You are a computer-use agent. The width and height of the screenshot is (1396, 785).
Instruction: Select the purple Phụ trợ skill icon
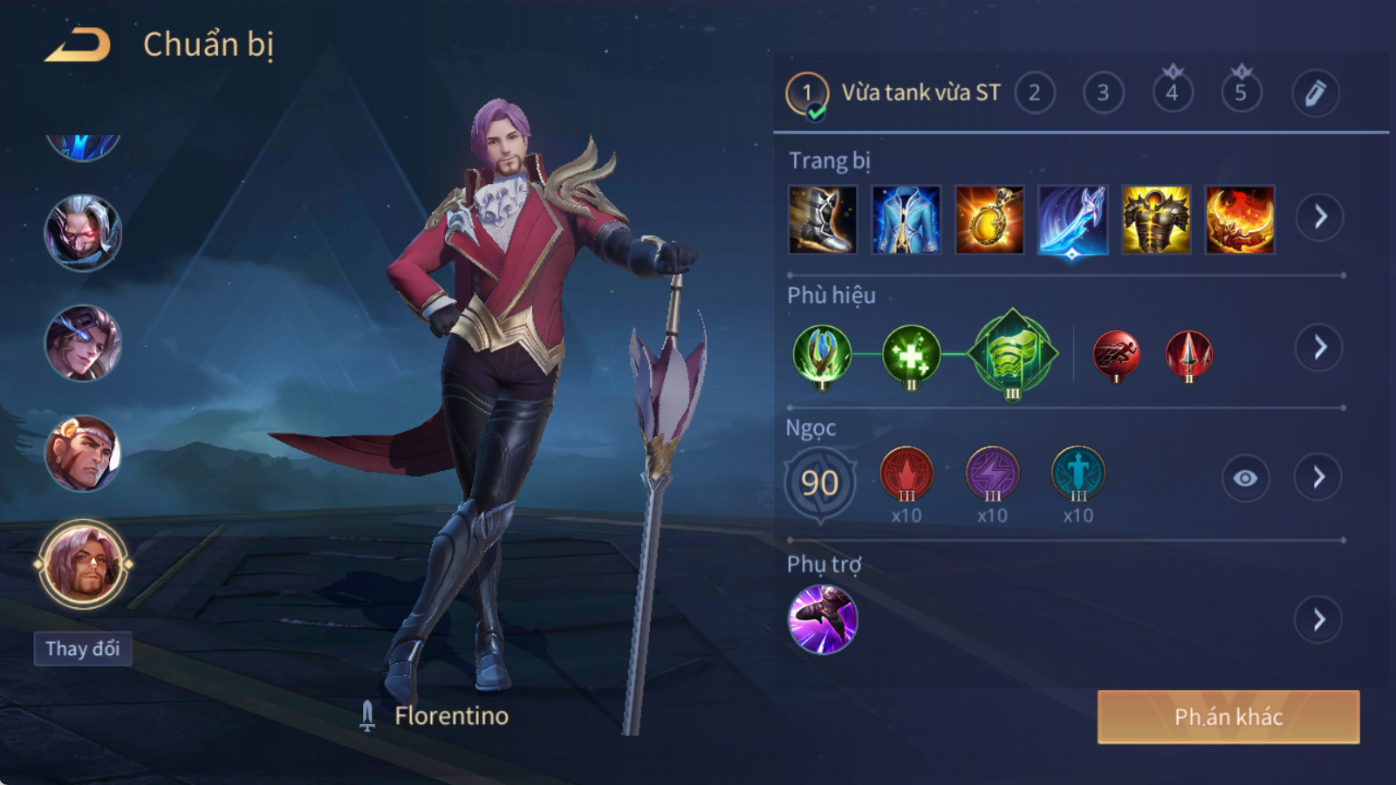[823, 620]
